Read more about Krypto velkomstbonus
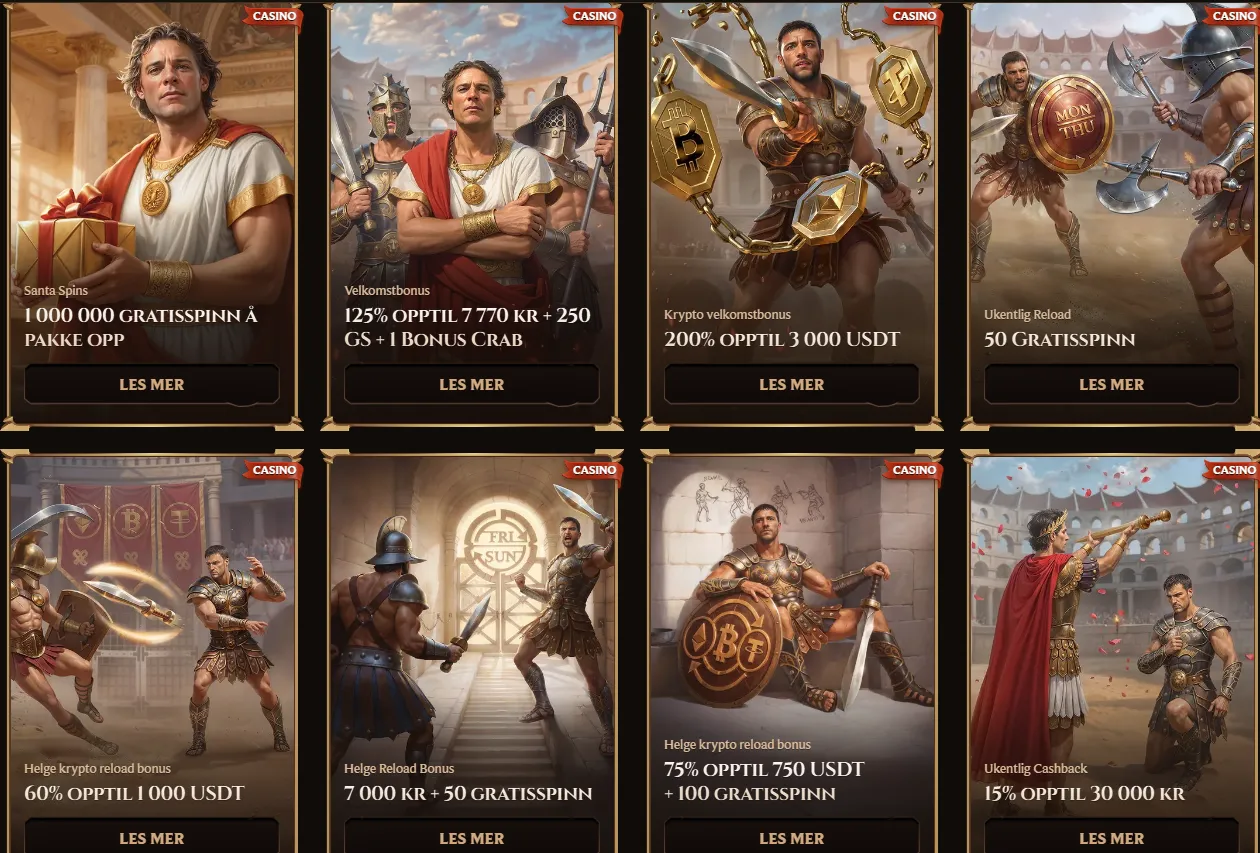This screenshot has width=1260, height=853. point(792,384)
